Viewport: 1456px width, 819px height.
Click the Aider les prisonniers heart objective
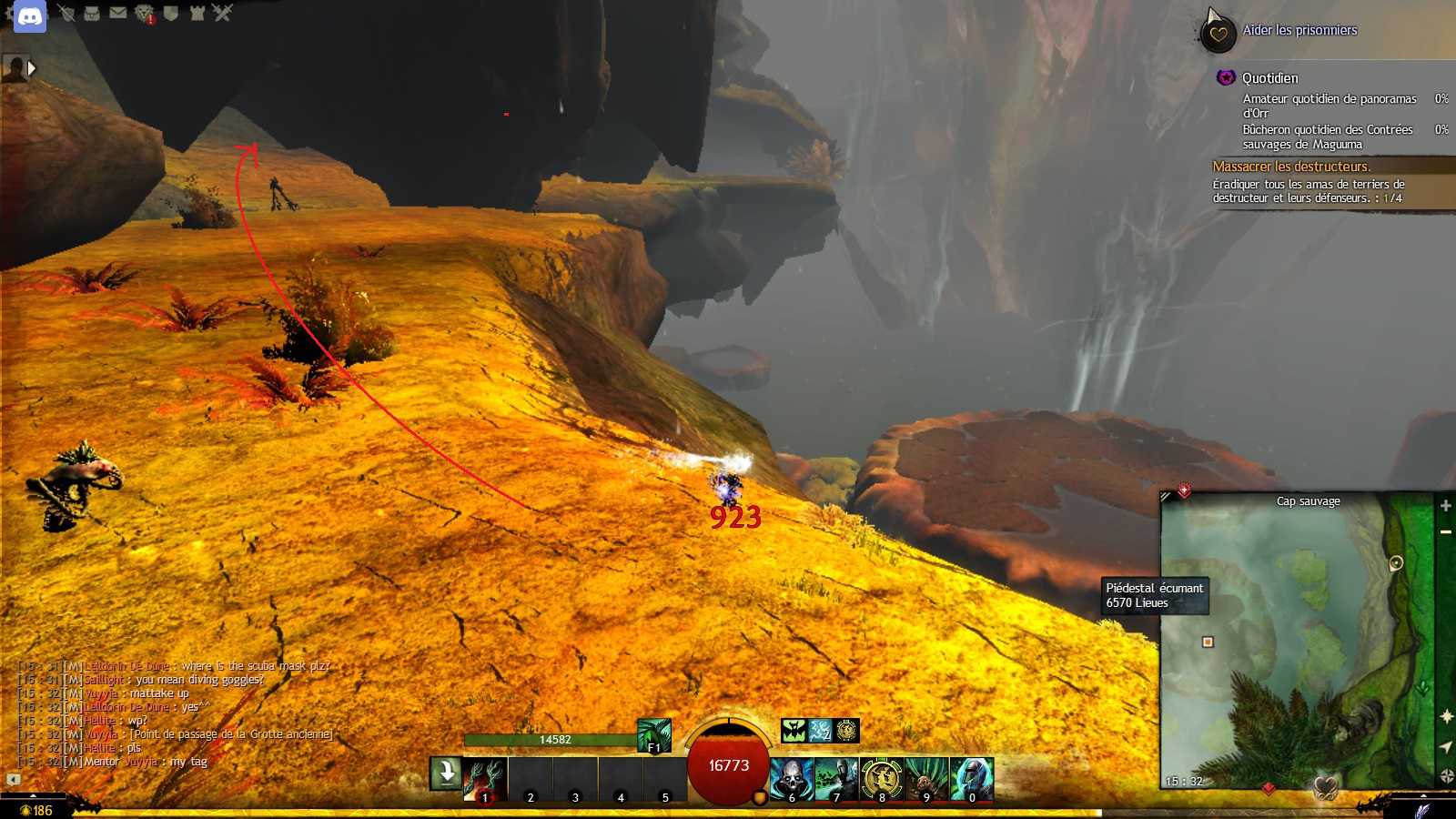point(1299,30)
